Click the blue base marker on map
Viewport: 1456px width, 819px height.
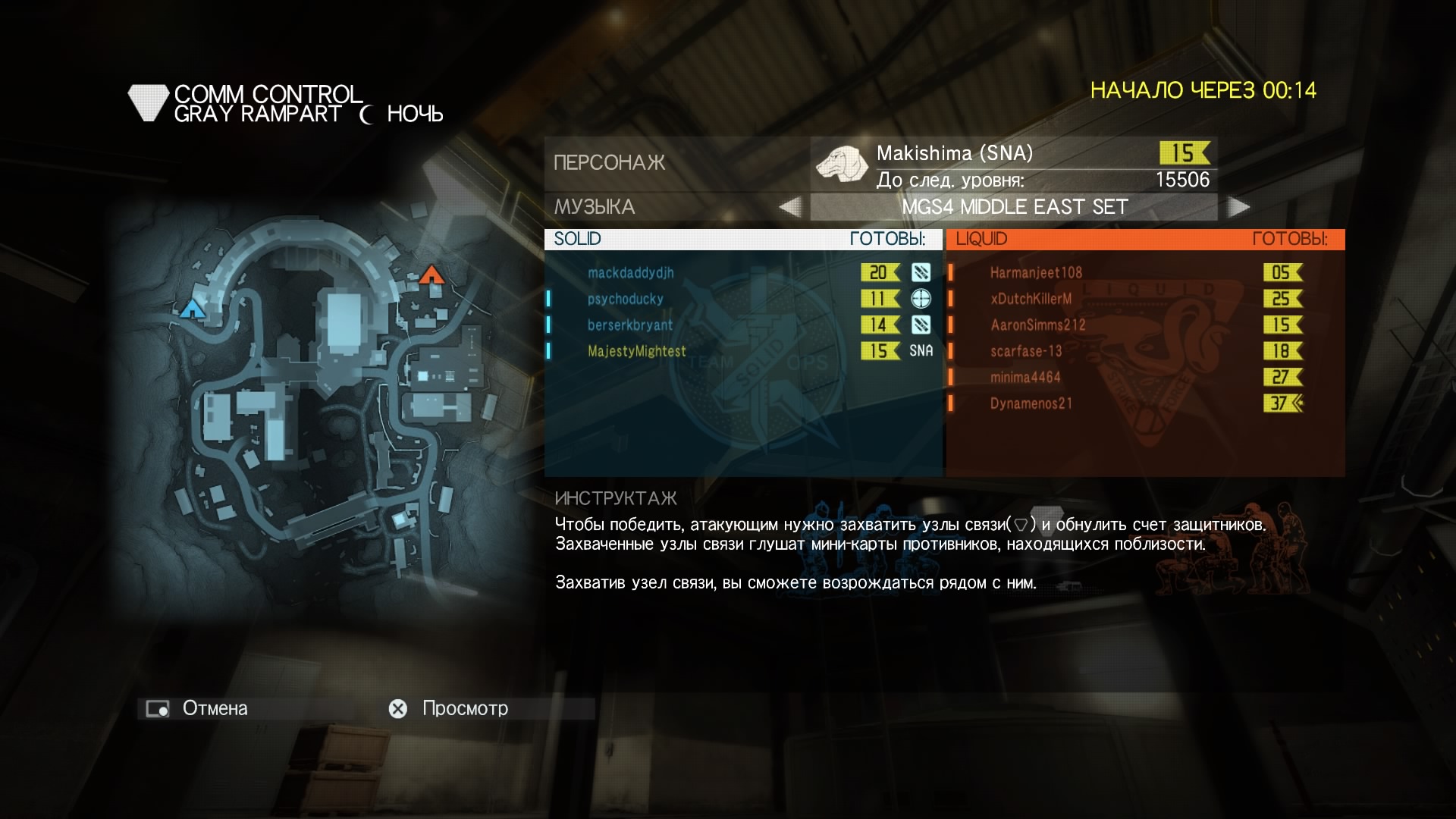193,308
